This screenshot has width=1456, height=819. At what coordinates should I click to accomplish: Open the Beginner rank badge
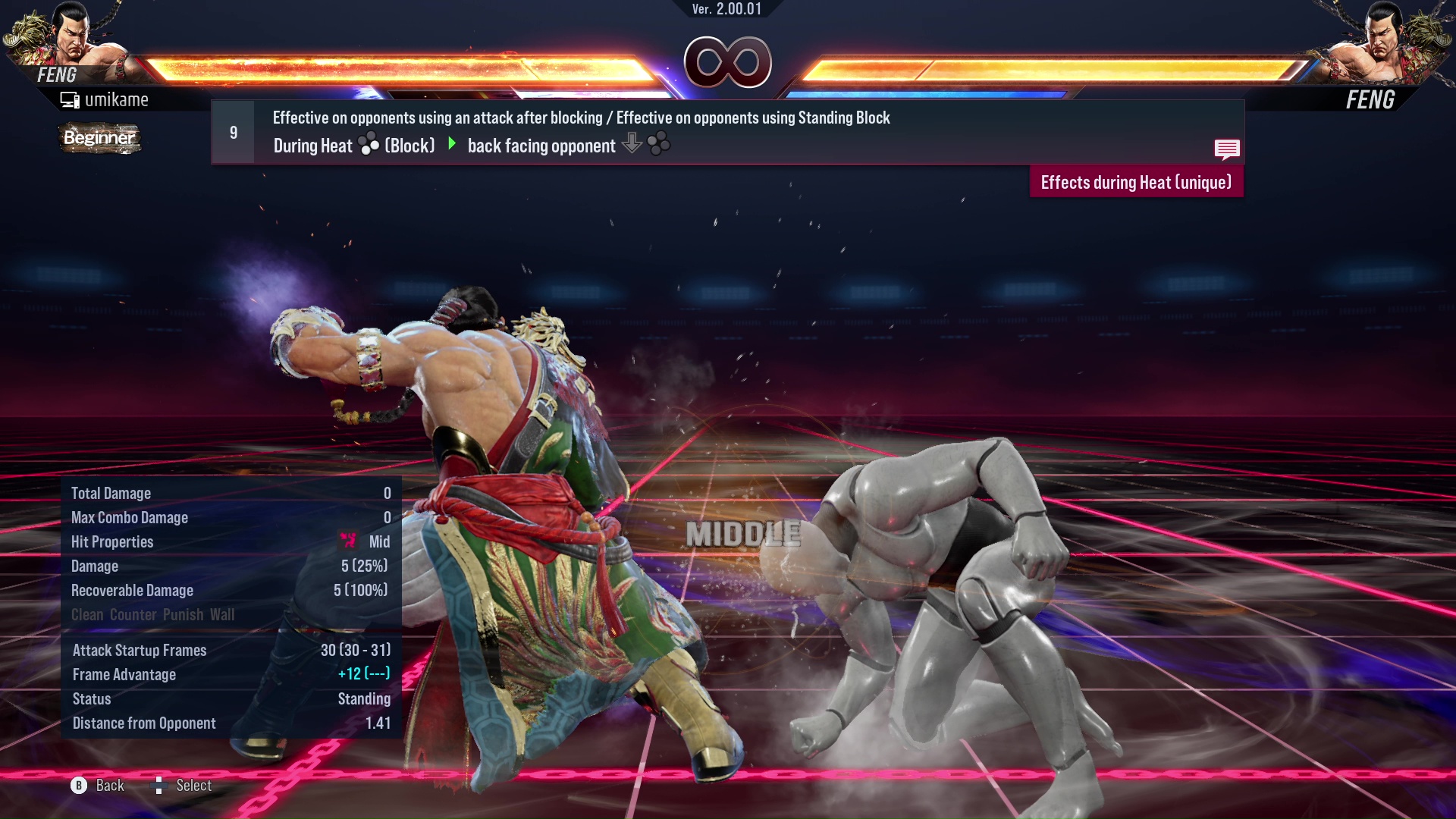tap(99, 138)
